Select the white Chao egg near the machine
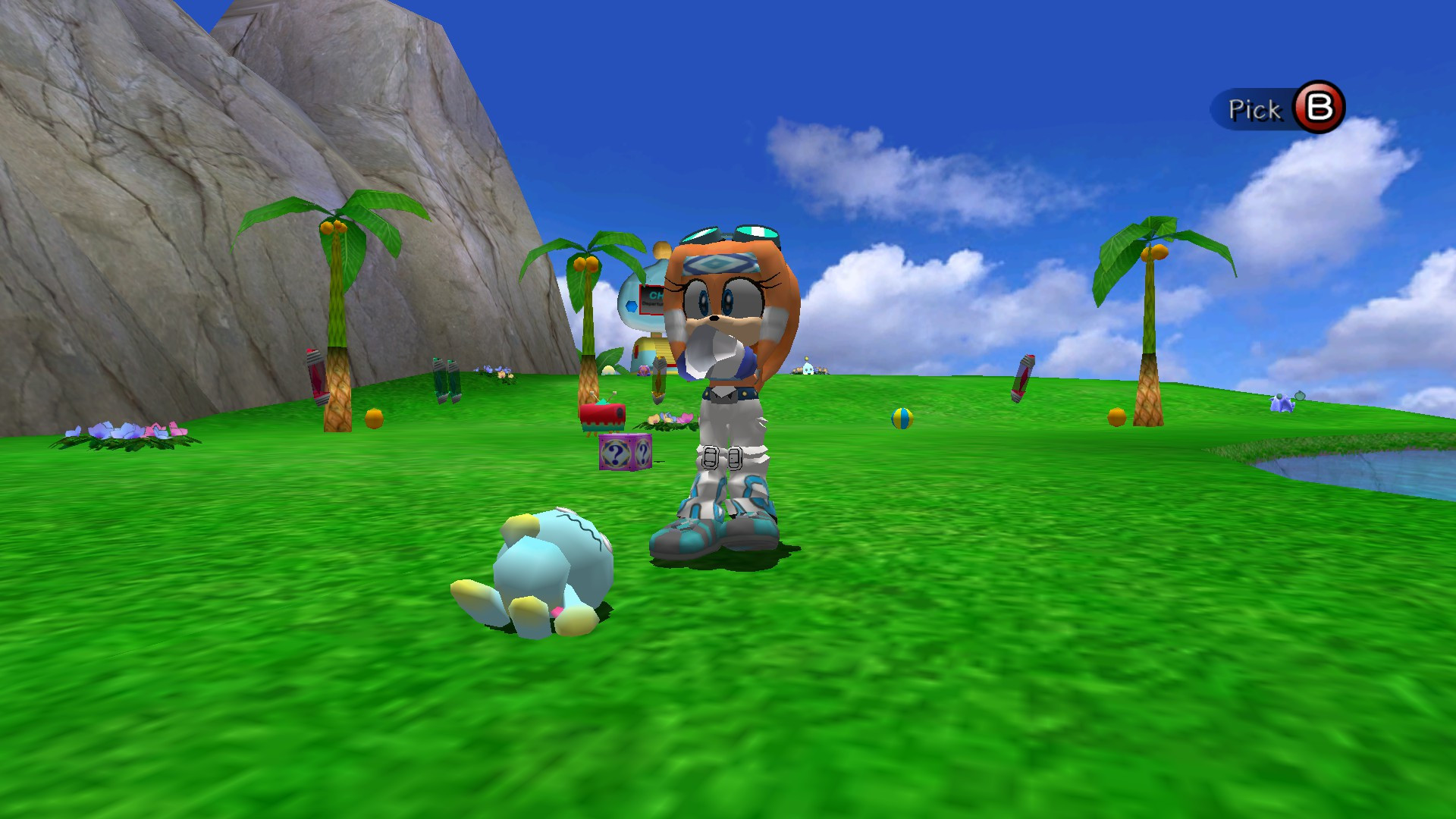Screen dimensions: 1456x819 point(608,369)
